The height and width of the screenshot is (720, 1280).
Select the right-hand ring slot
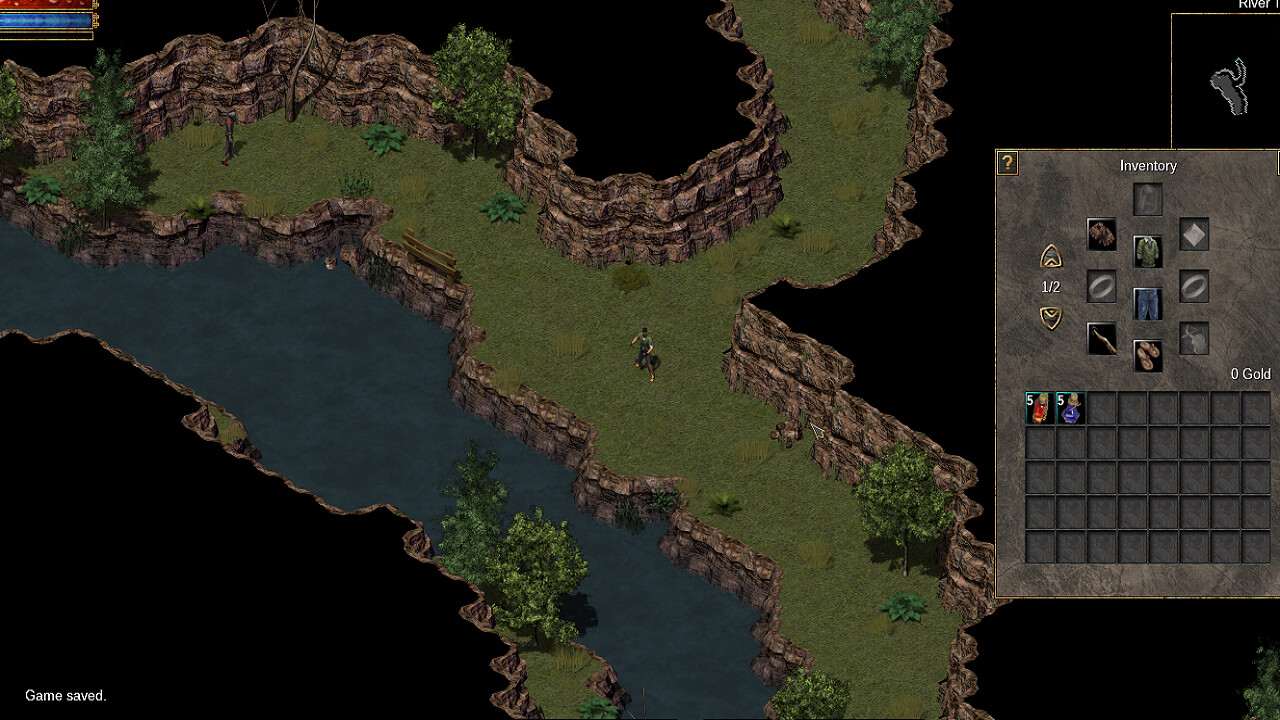[1193, 287]
